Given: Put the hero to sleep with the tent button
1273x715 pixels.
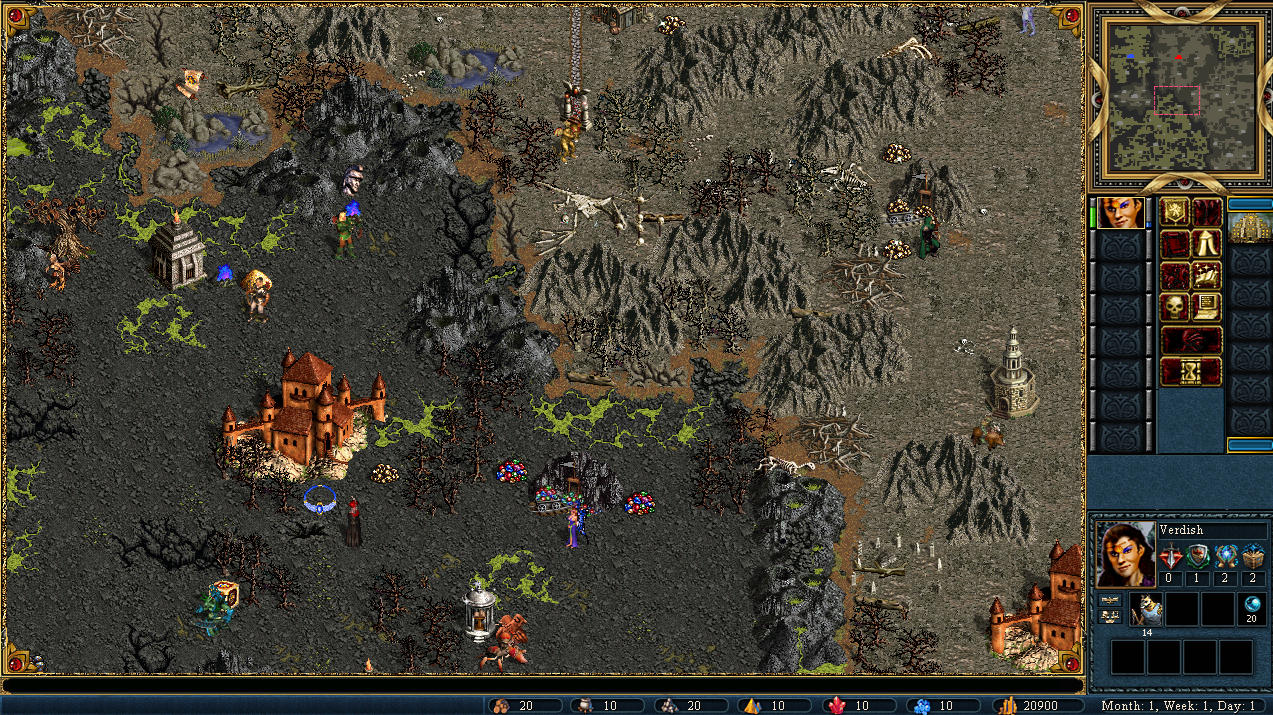Looking at the screenshot, I should [x=1205, y=244].
